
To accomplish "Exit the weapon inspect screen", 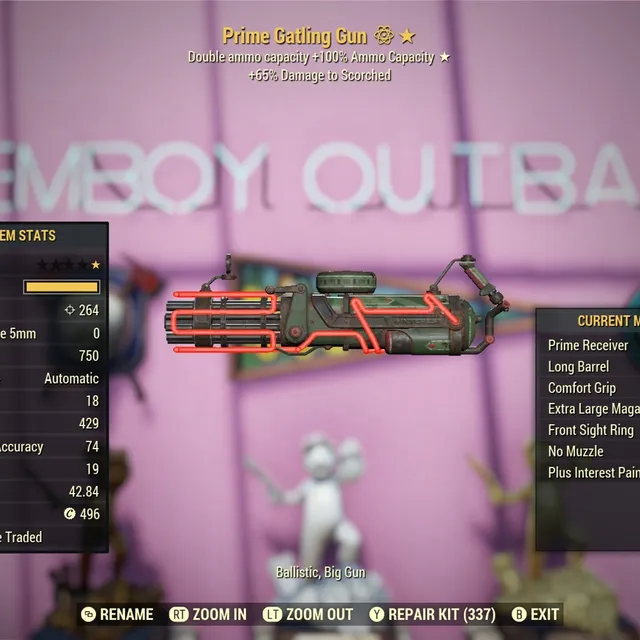I will (535, 614).
